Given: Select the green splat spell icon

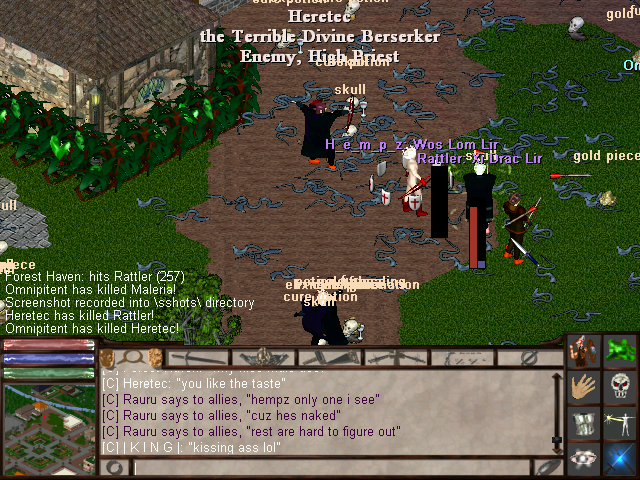Looking at the screenshot, I should pos(621,352).
